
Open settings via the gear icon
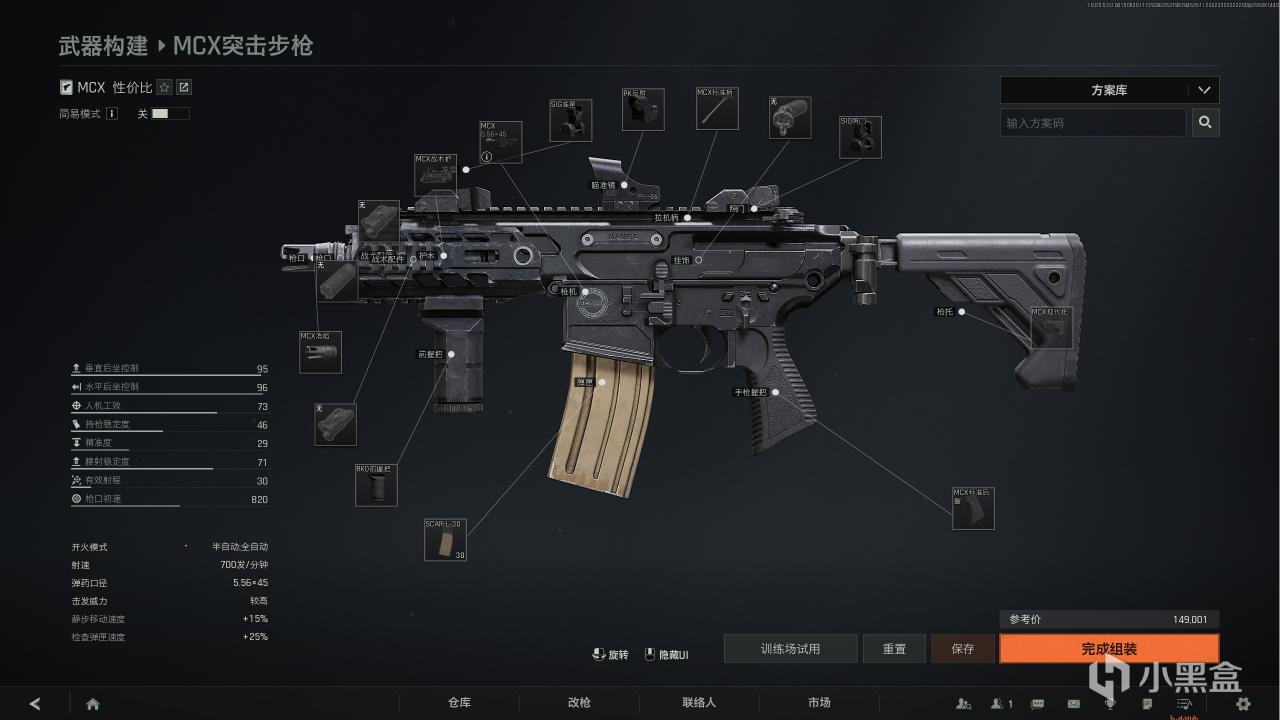click(1244, 704)
